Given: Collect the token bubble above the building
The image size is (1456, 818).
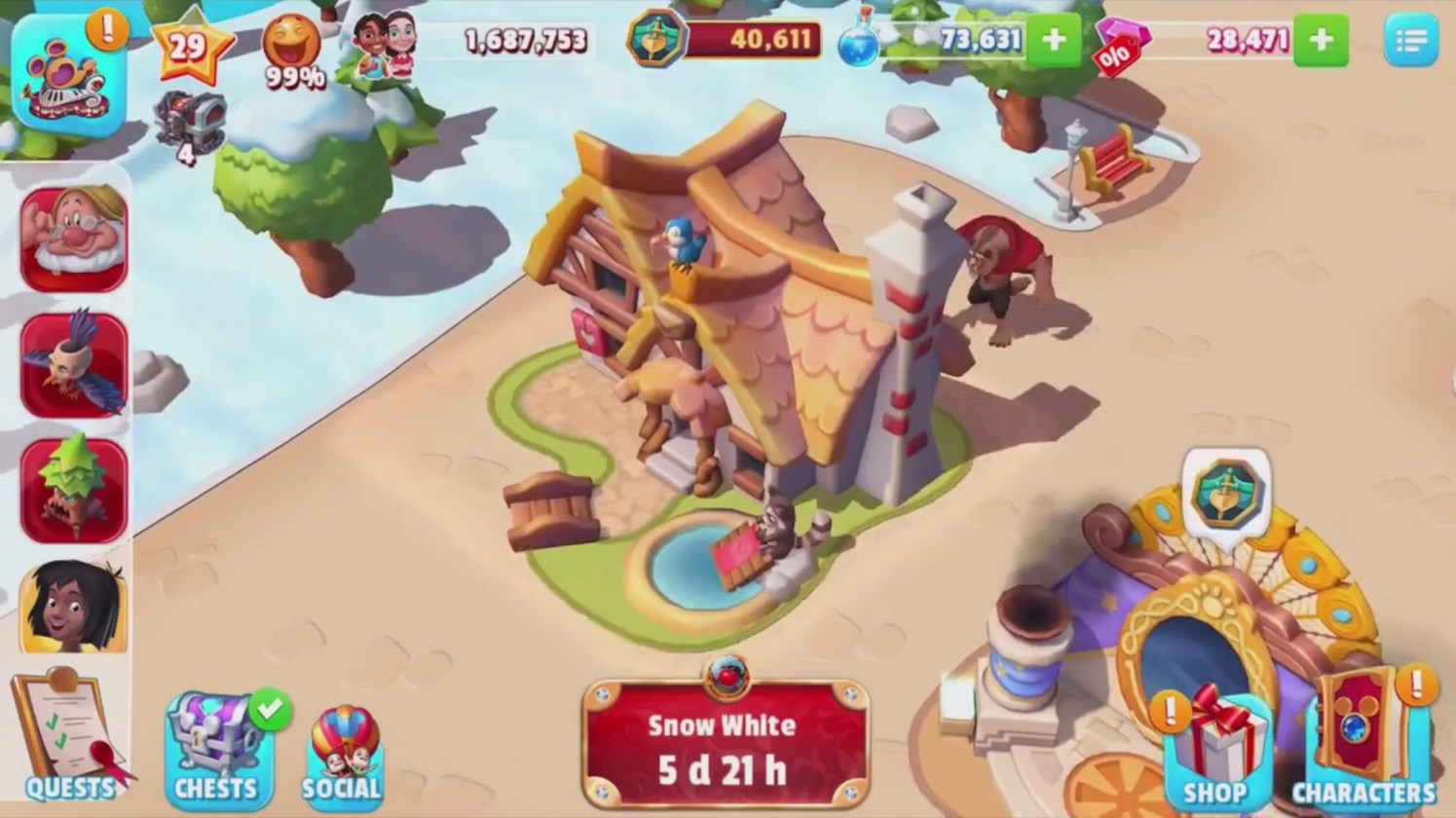Looking at the screenshot, I should pyautogui.click(x=1226, y=494).
